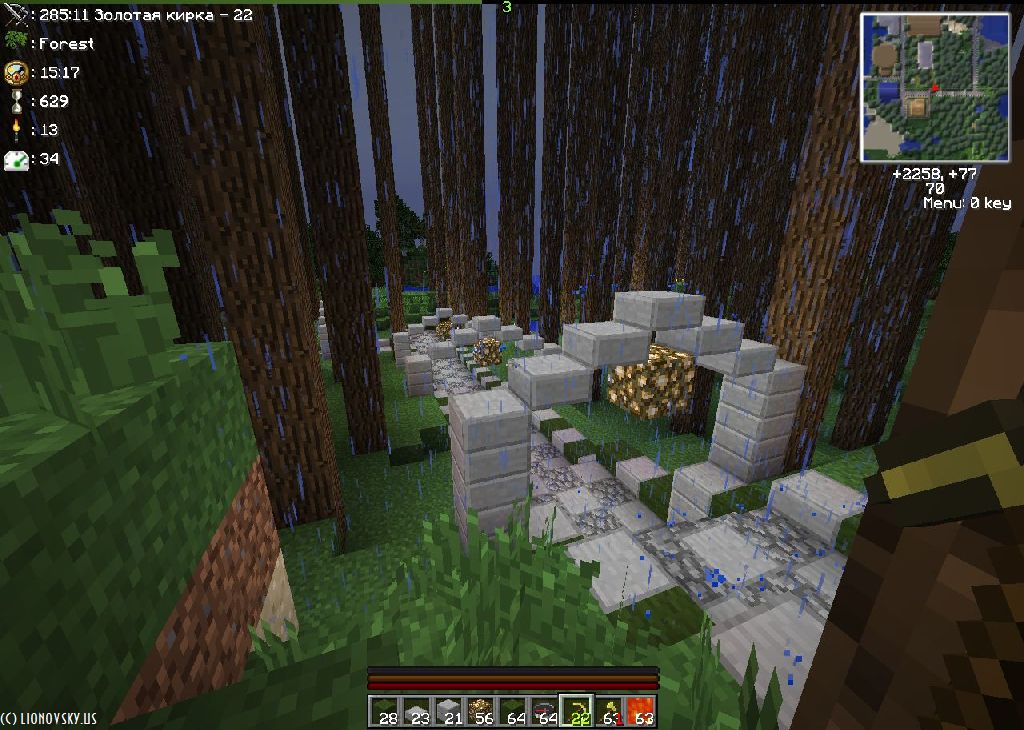The width and height of the screenshot is (1024, 730).
Task: Choose the green block stack of 28
Action: pos(386,711)
